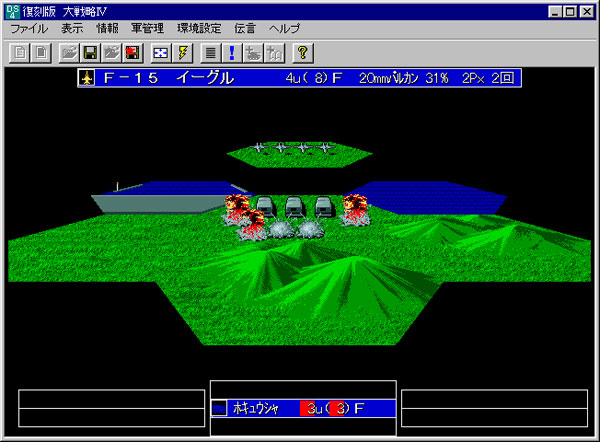Open the 表示 menu

tap(72, 29)
